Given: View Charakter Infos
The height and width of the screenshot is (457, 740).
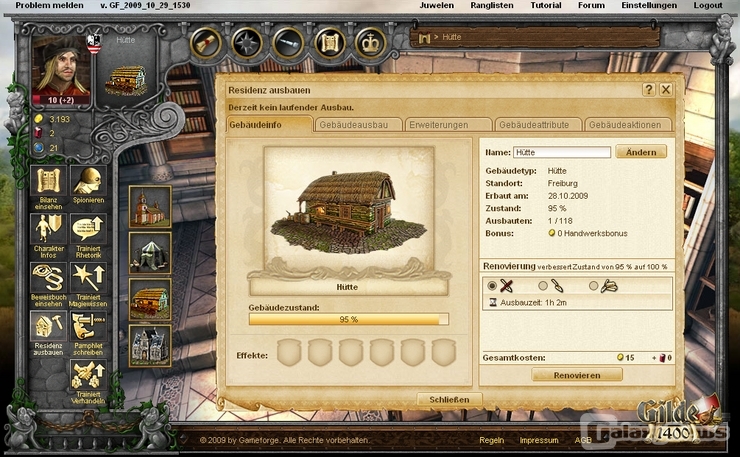Looking at the screenshot, I should 50,232.
